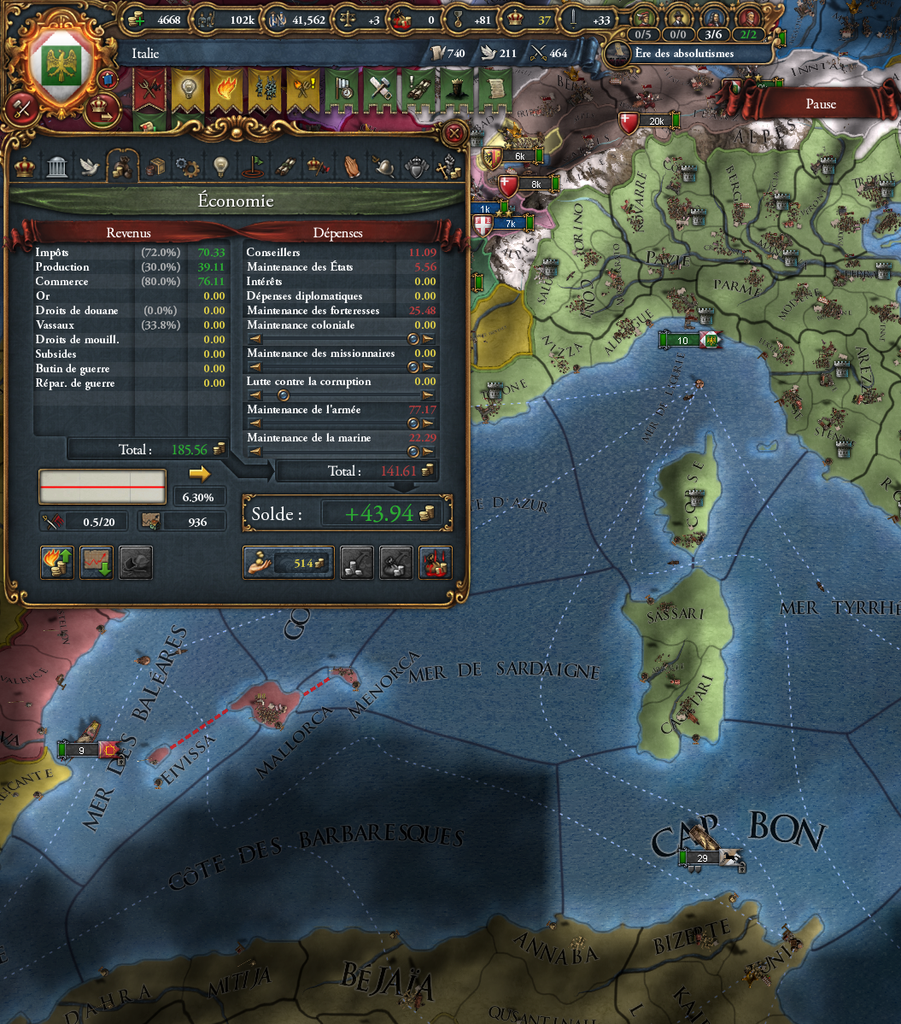Switch to the Government tab with the temple icon

coord(57,167)
